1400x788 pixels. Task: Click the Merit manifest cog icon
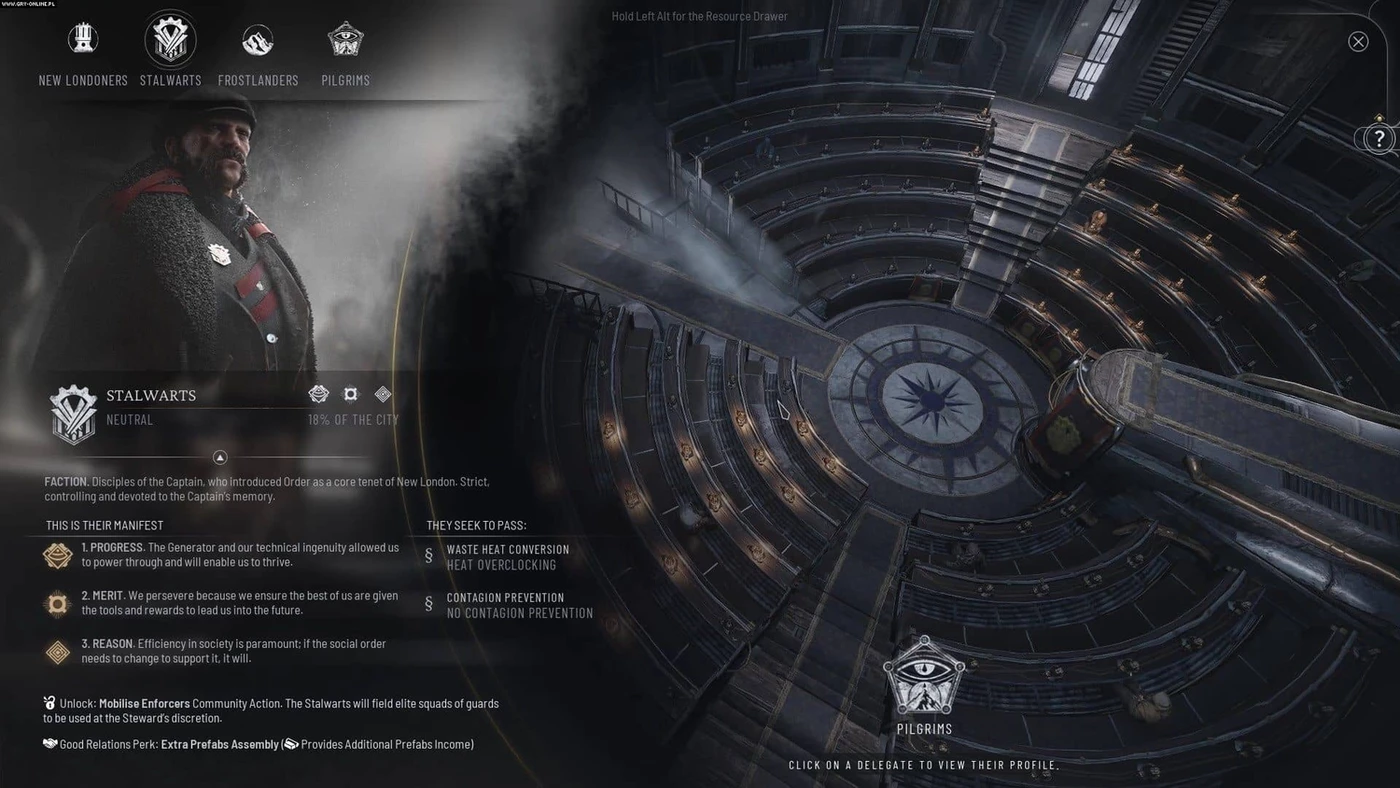tap(58, 603)
